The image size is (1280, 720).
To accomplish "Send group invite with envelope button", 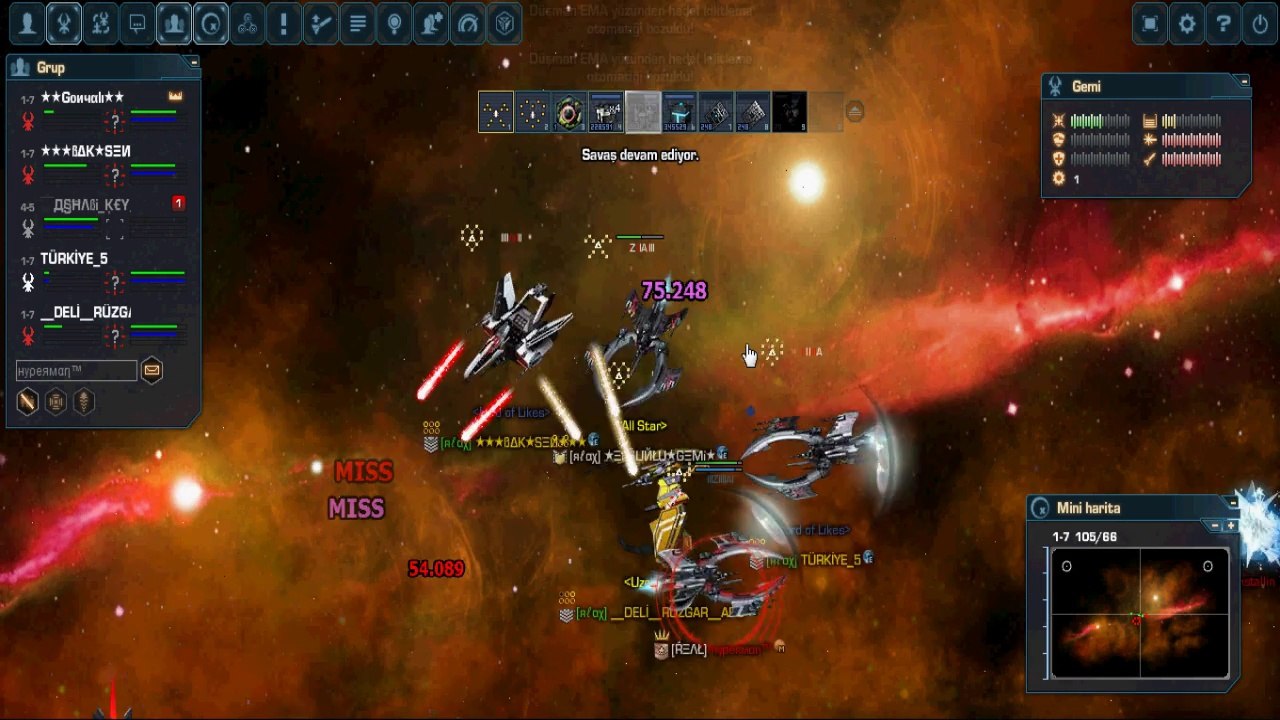I will [151, 371].
